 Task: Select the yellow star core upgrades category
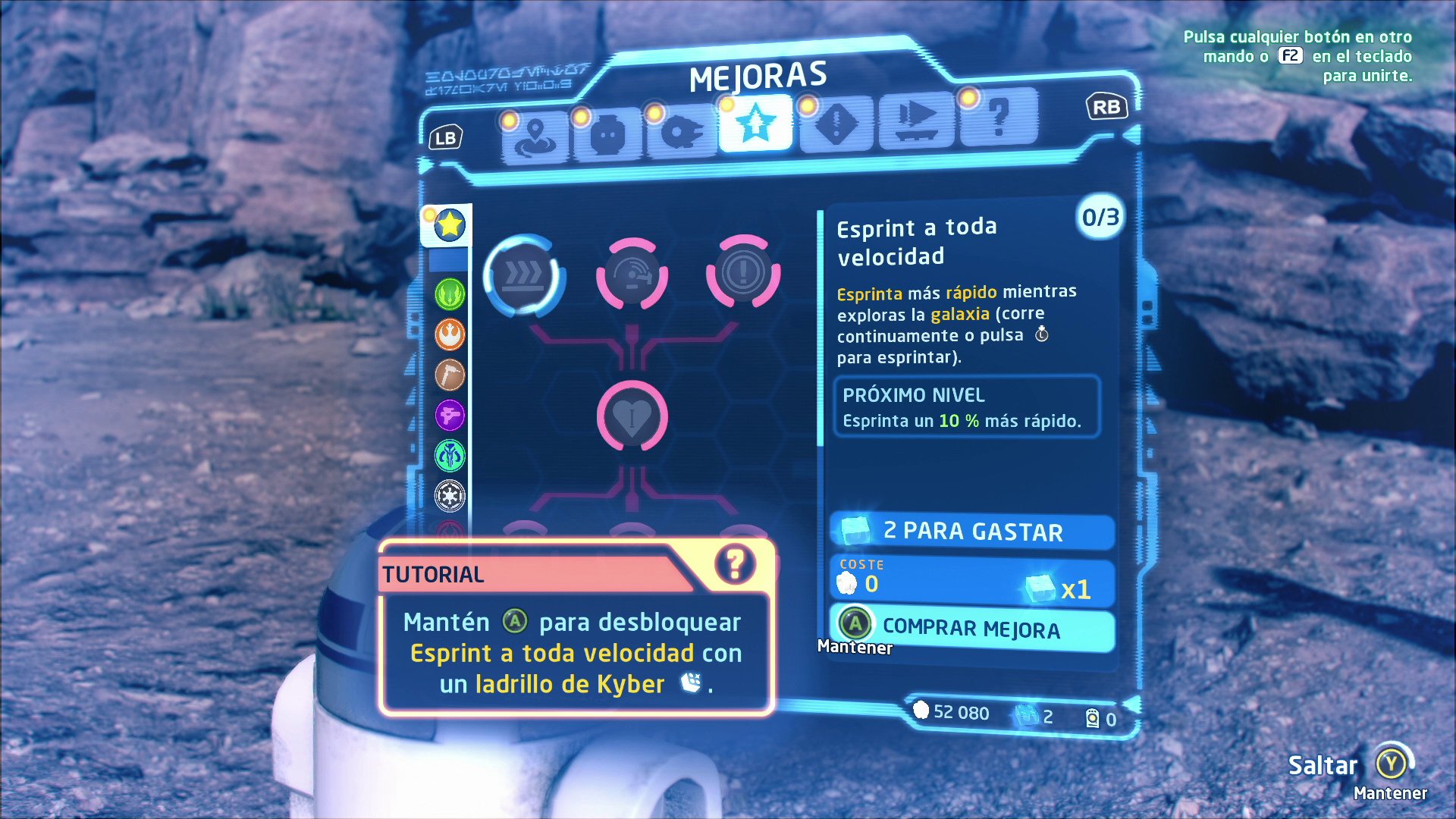449,225
